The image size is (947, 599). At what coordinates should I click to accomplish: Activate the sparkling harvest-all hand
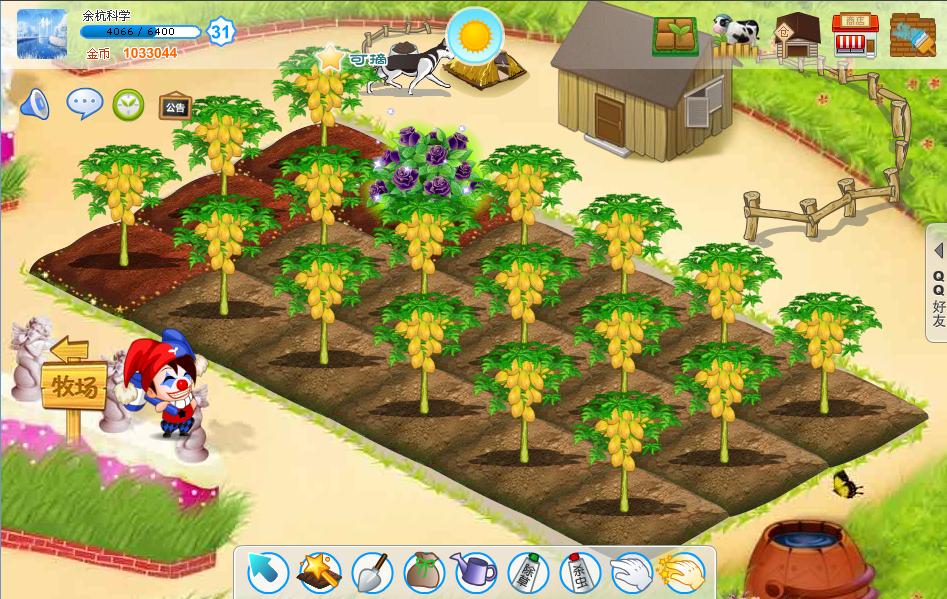681,572
